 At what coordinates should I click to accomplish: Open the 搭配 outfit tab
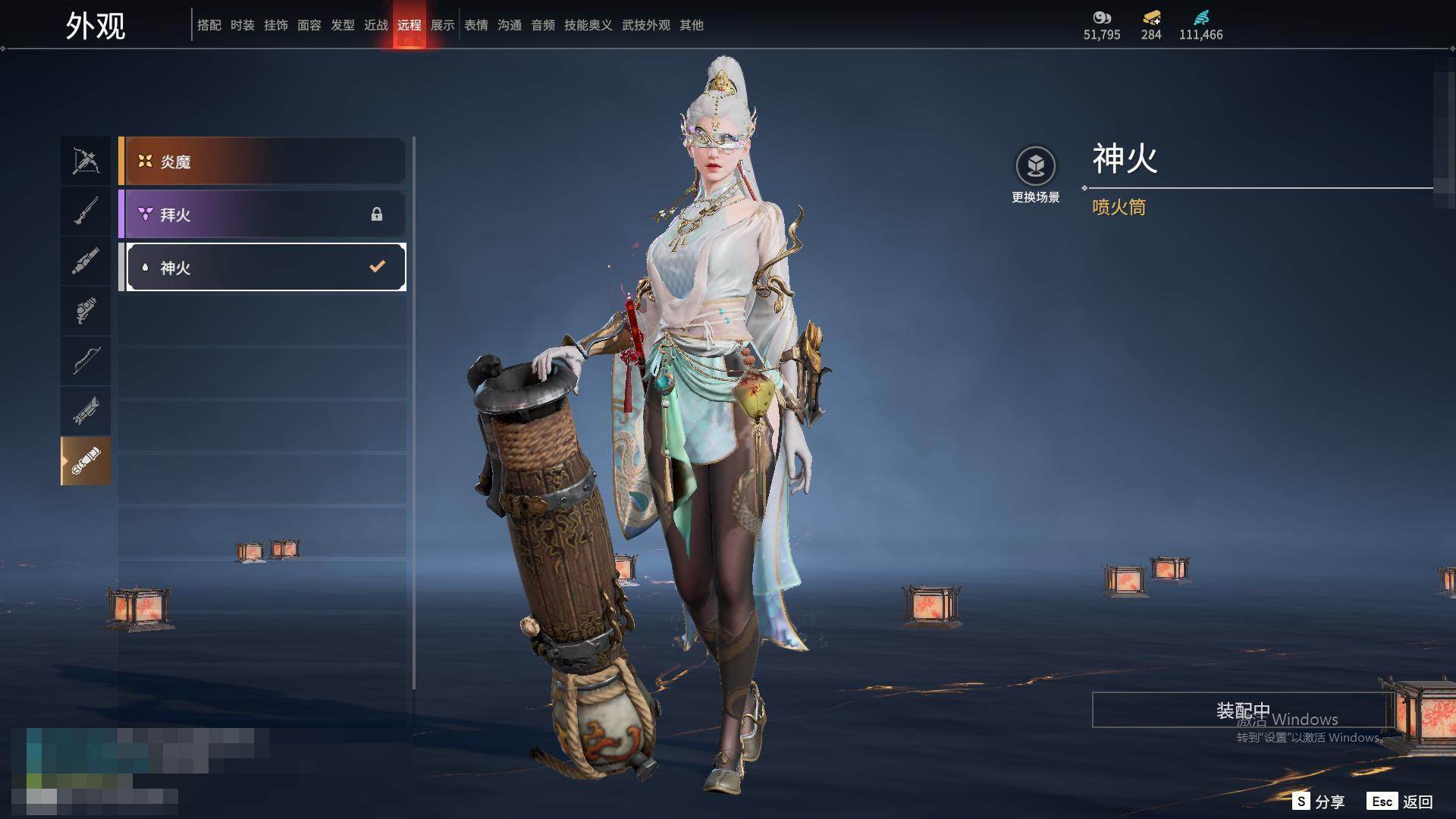point(209,25)
